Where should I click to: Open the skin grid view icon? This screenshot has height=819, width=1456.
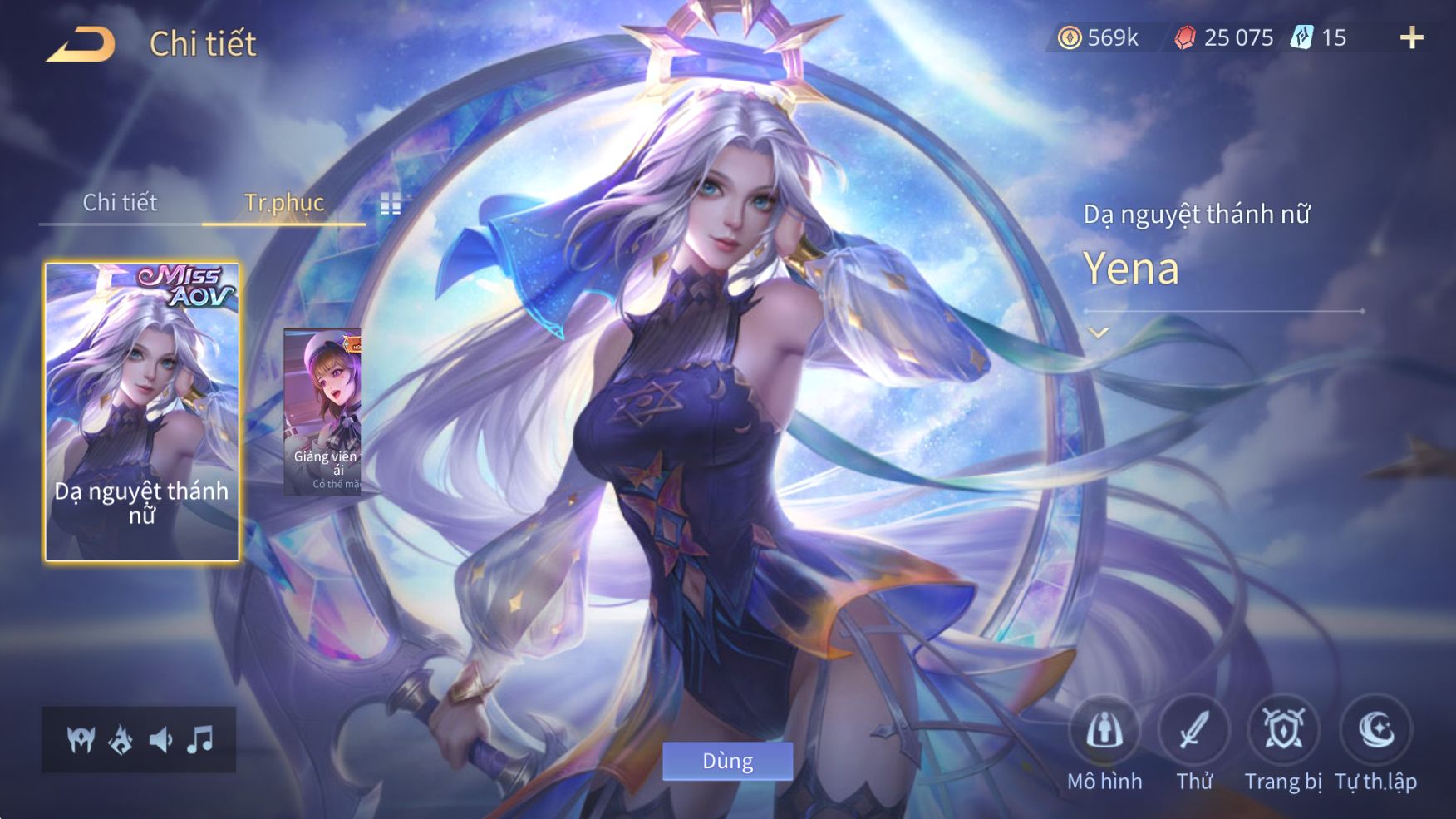click(391, 204)
